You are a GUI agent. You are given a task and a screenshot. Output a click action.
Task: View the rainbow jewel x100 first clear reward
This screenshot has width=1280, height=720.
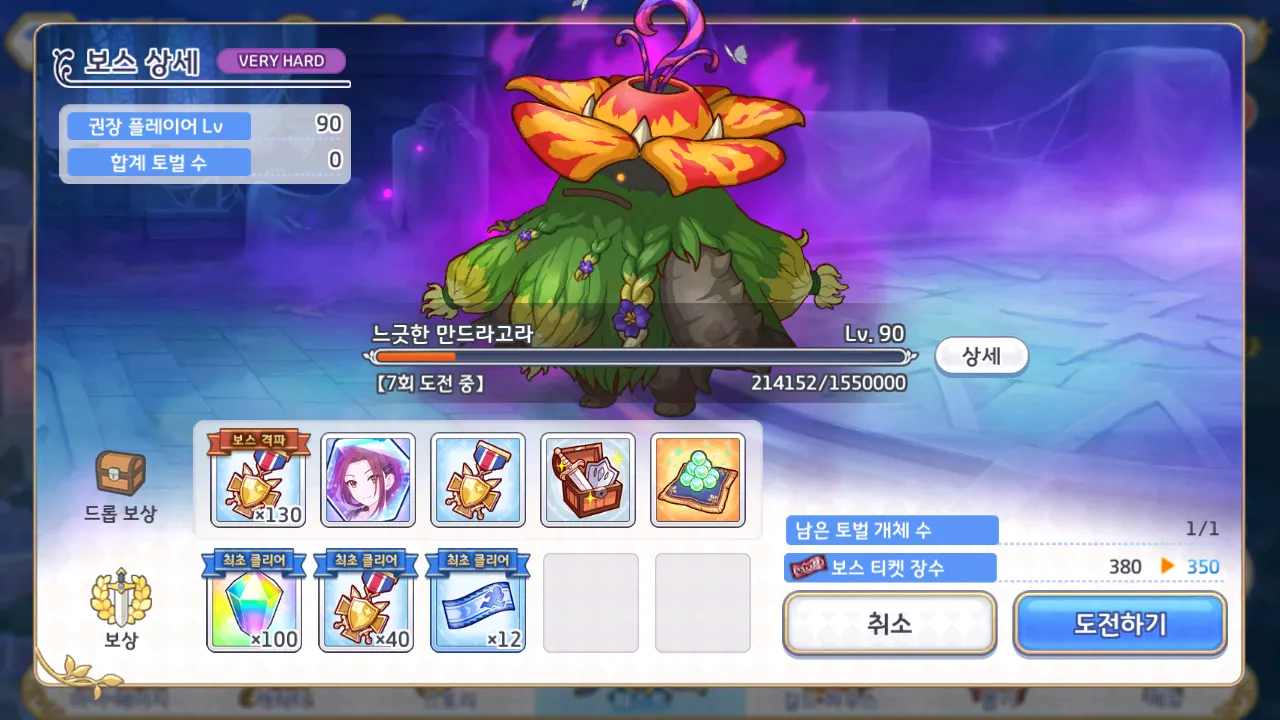tap(255, 604)
